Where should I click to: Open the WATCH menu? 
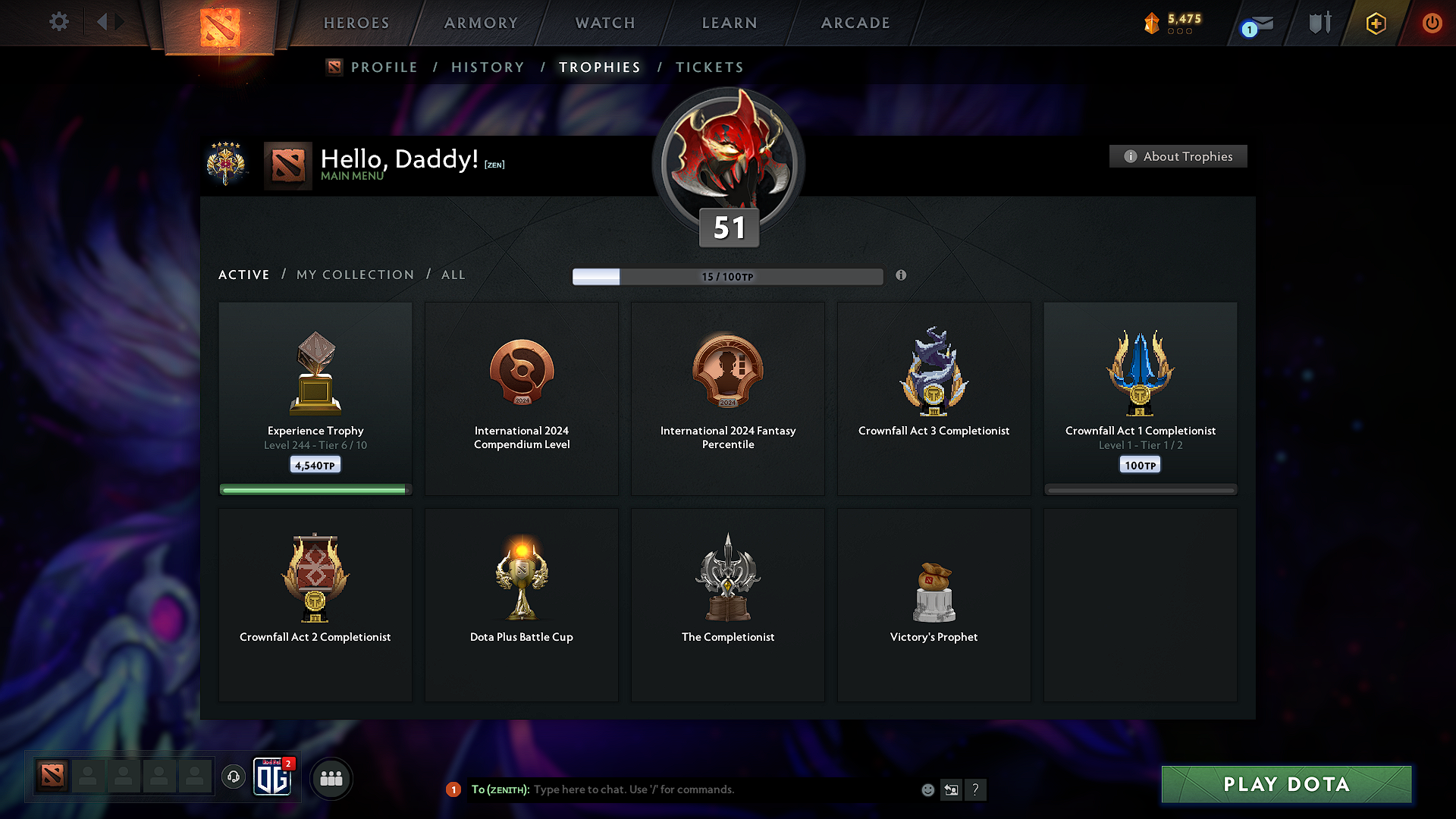point(604,23)
